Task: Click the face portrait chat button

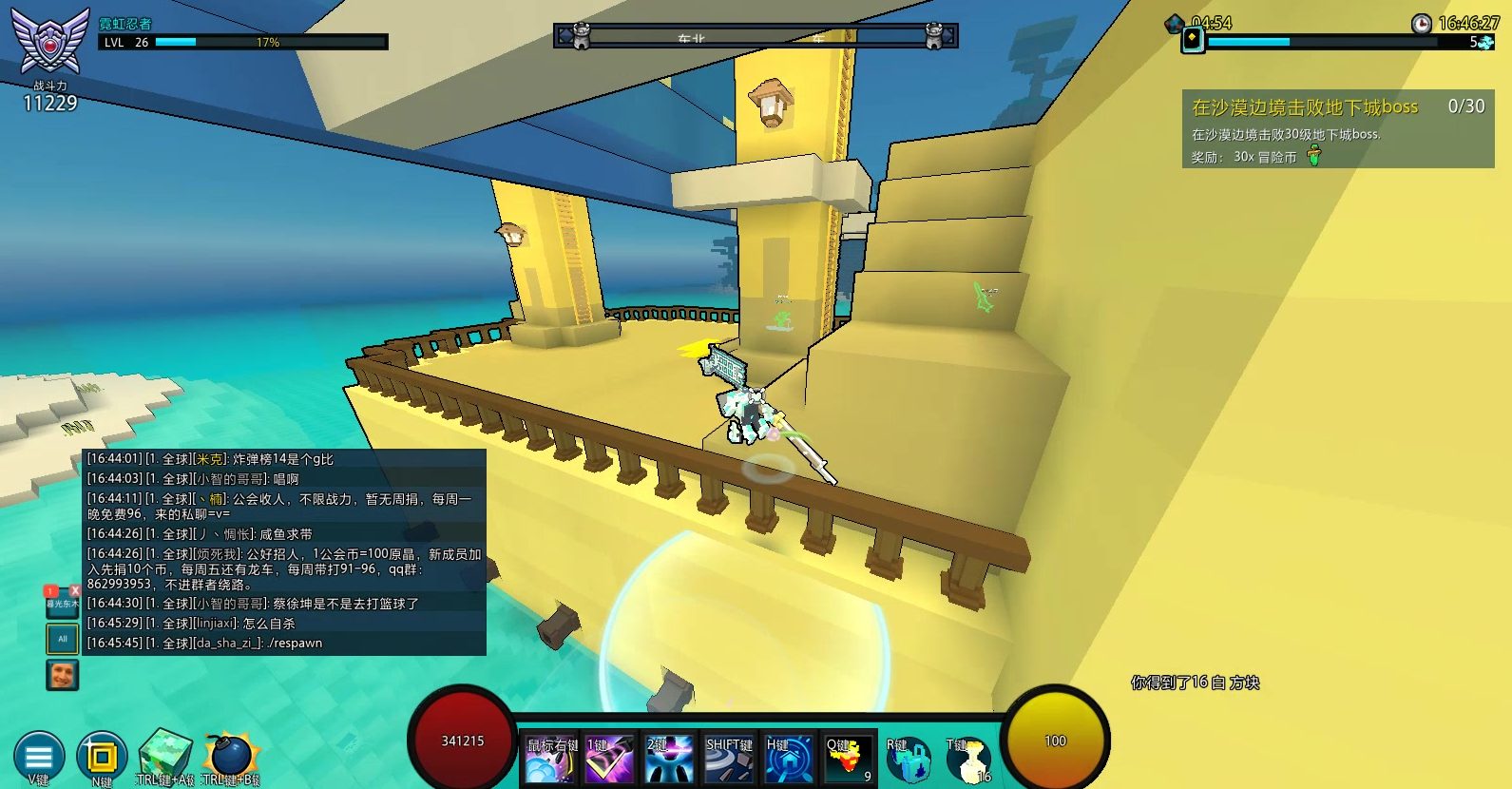Action: pos(63,675)
